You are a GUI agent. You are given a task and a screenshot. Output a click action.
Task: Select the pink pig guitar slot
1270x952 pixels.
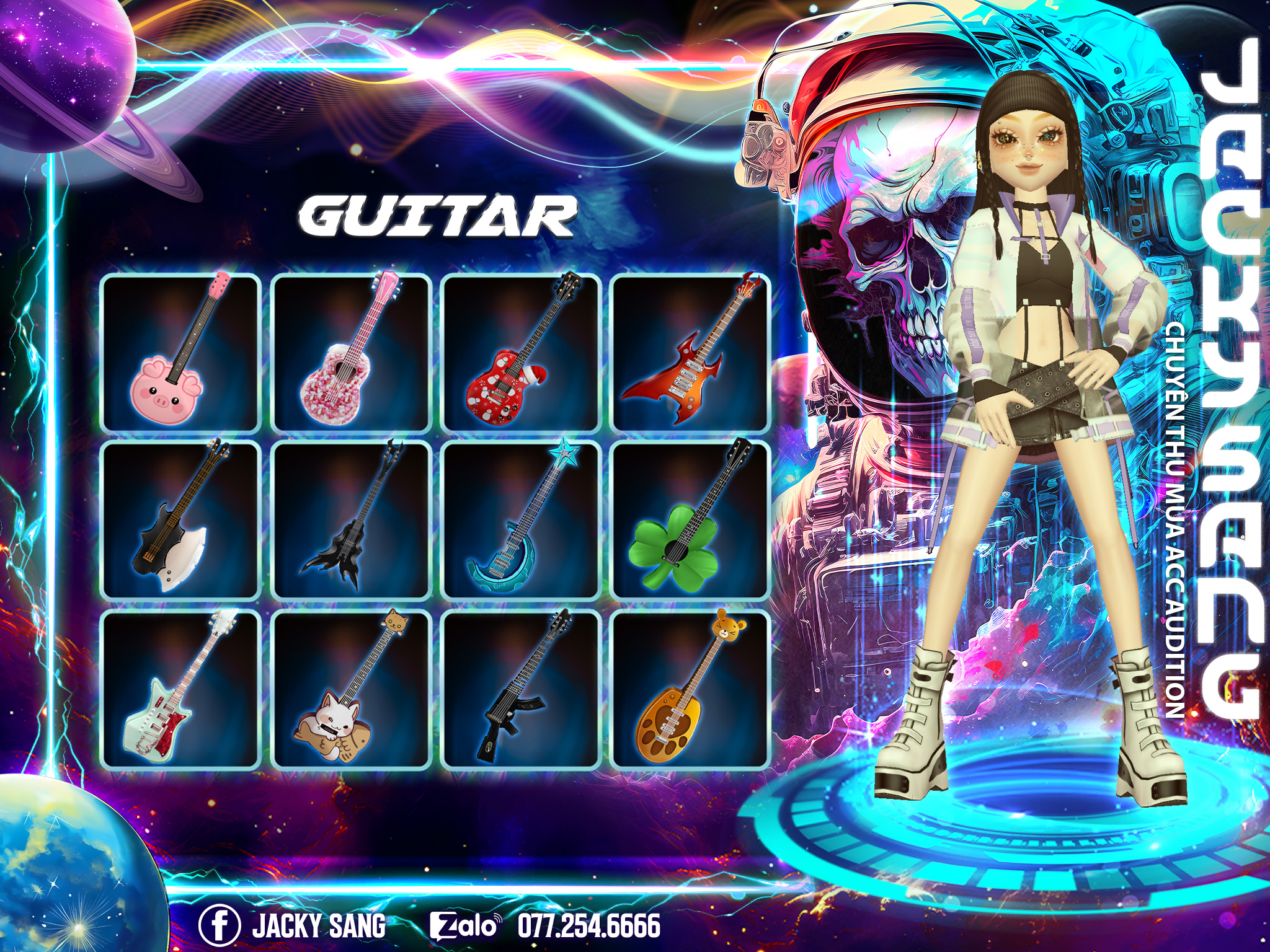point(180,353)
